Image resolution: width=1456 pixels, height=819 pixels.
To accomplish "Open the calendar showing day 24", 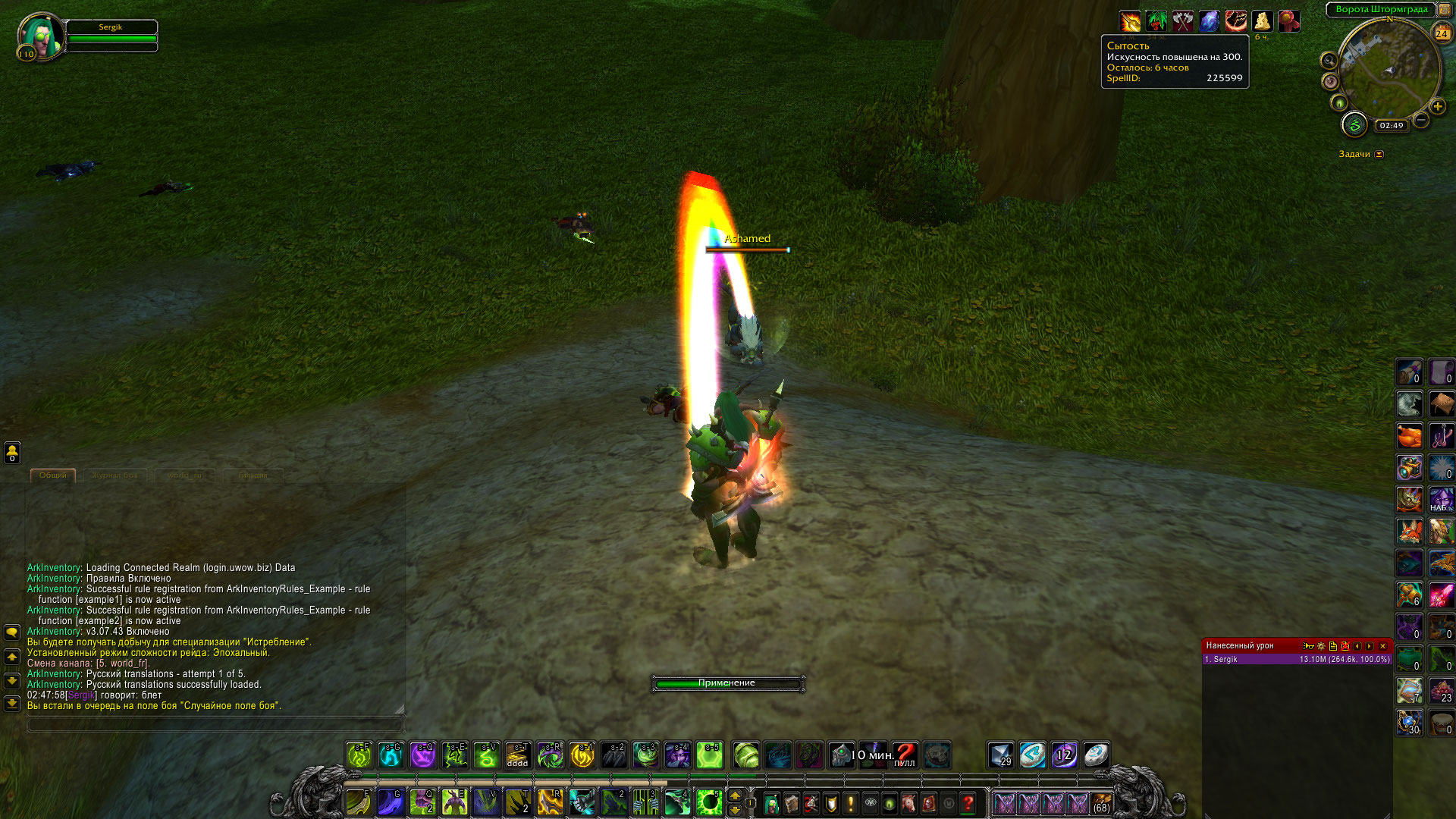I will (1441, 33).
